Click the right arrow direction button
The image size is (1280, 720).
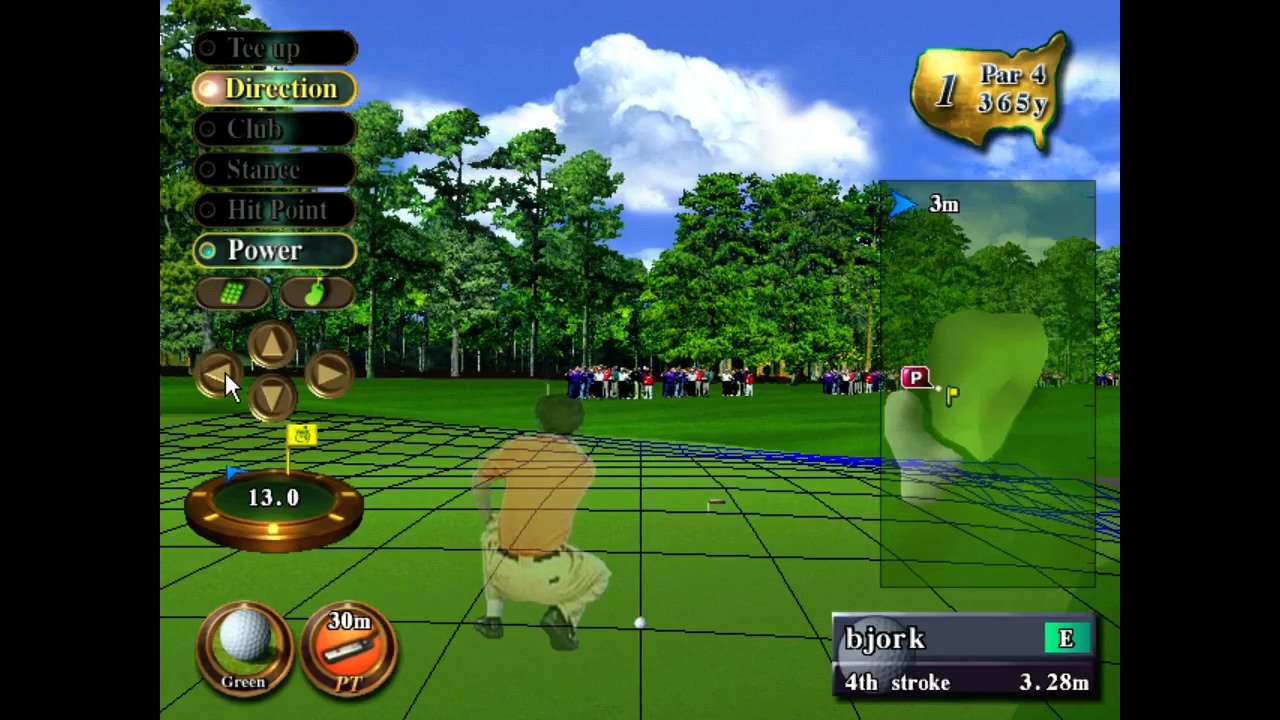(x=328, y=375)
